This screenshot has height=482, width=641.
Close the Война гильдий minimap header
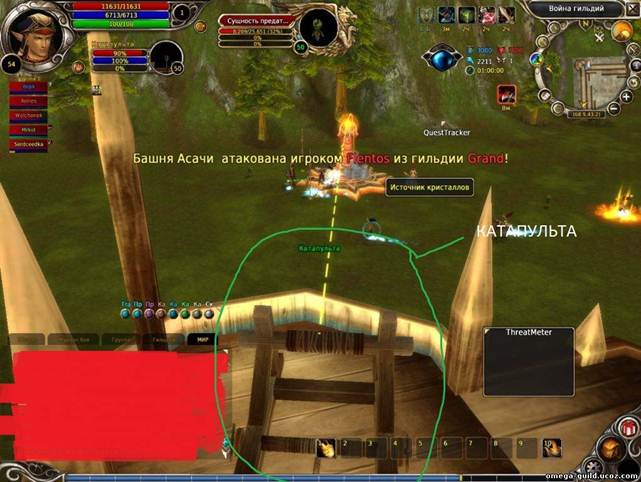coord(633,8)
